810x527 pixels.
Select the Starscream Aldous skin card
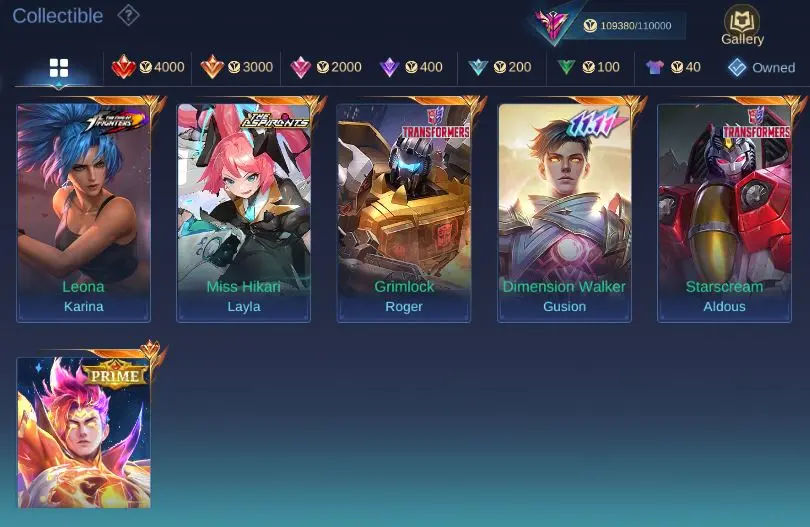point(724,212)
